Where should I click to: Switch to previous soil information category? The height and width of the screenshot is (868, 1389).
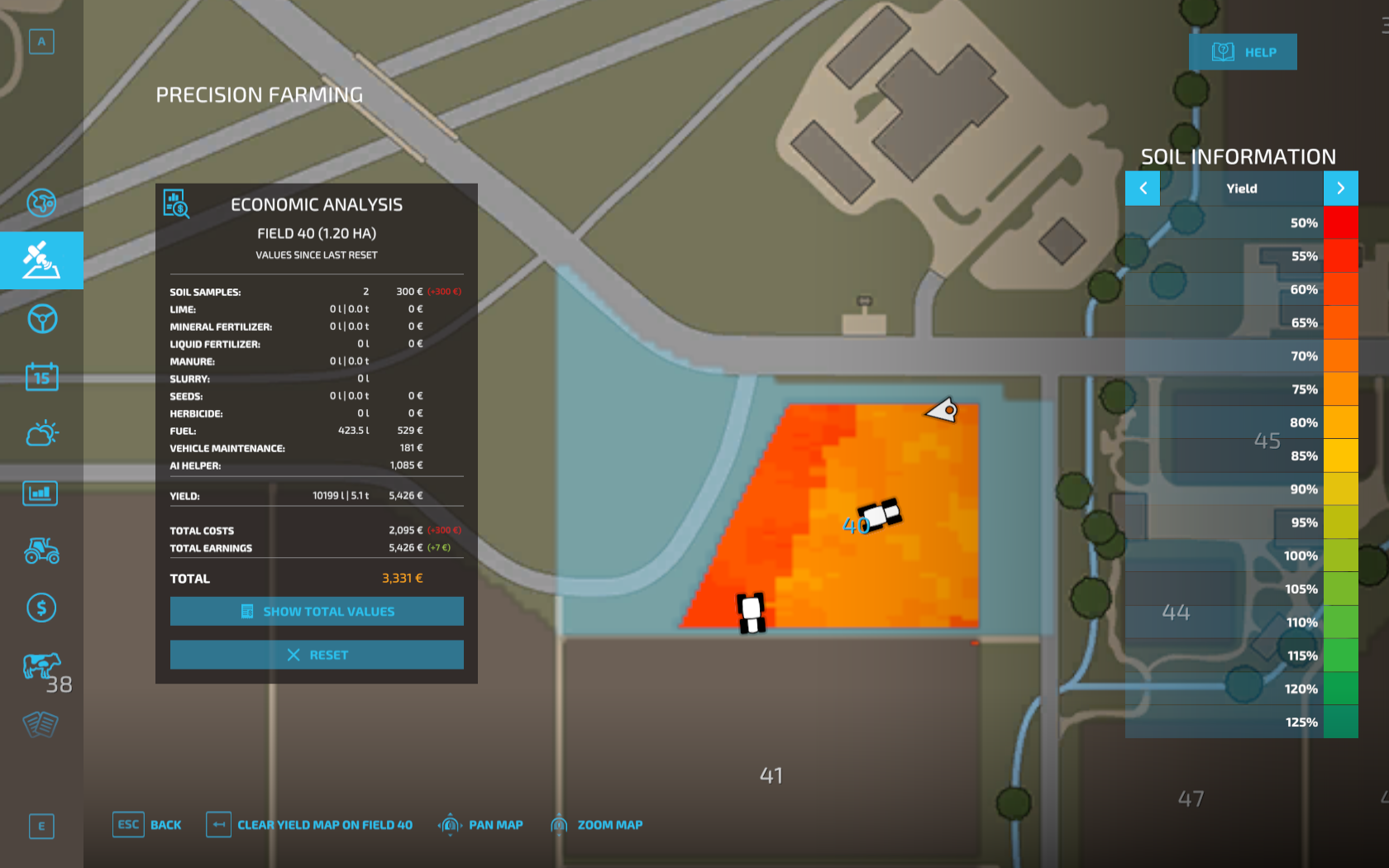1143,188
